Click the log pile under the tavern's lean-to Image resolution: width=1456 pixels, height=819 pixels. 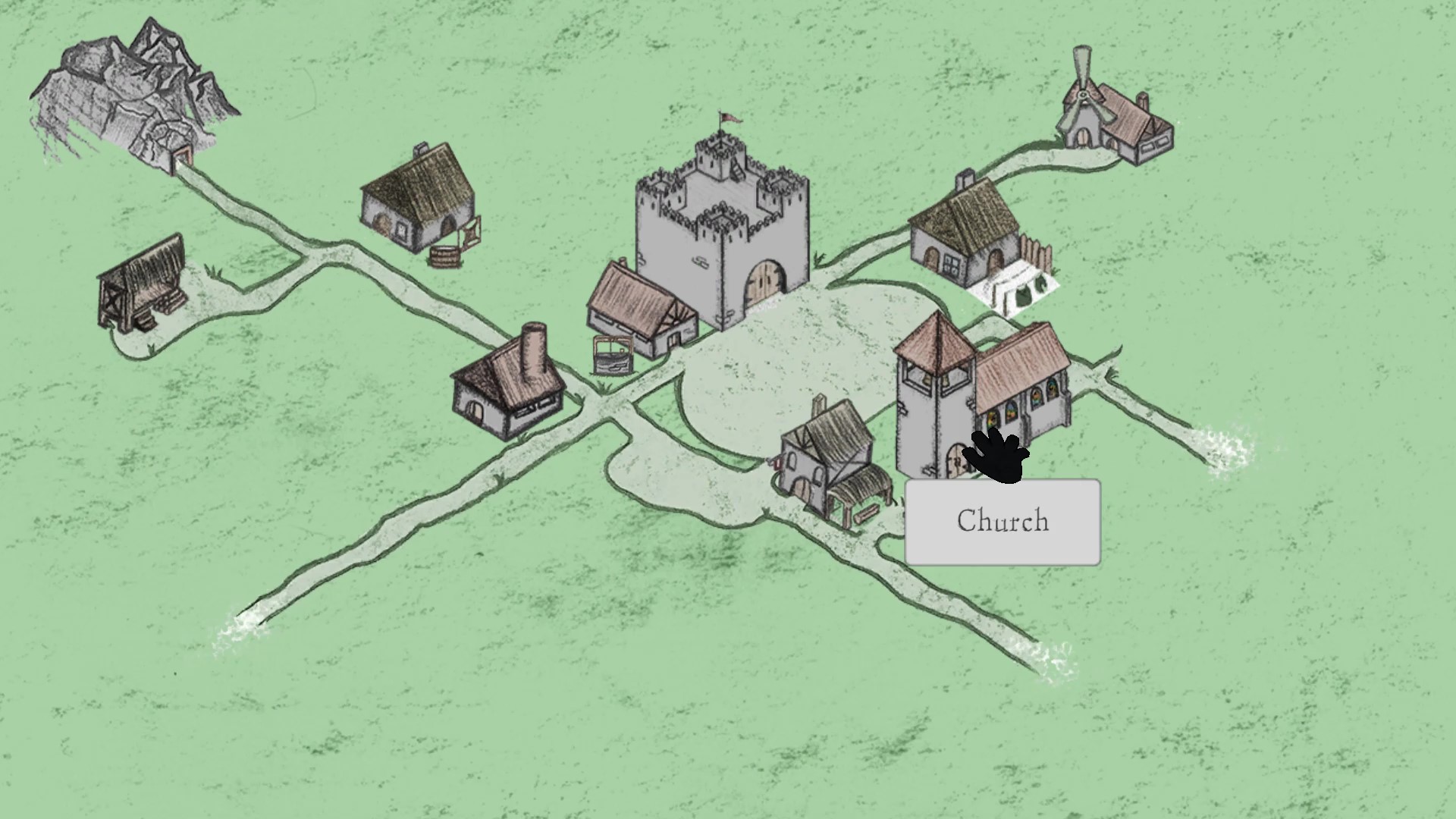866,514
